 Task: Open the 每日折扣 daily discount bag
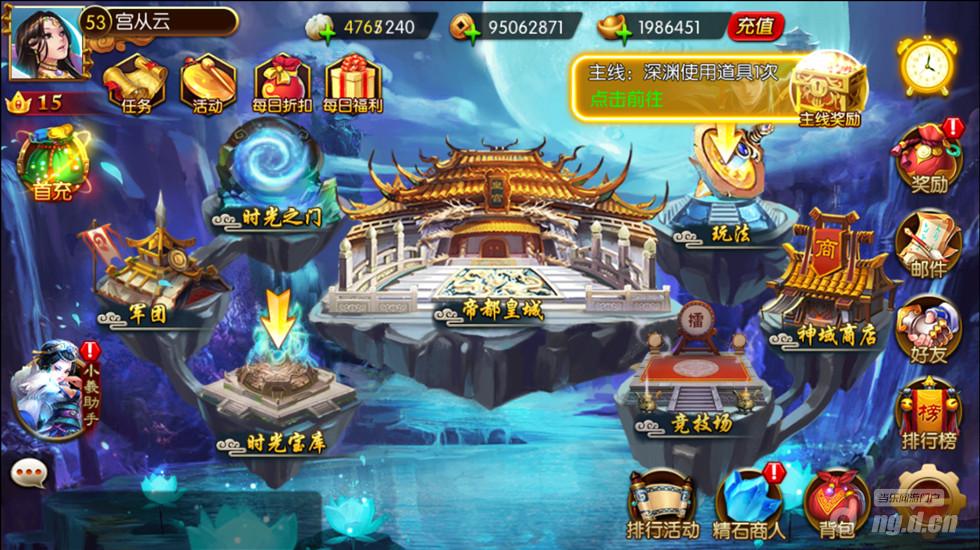pos(281,82)
